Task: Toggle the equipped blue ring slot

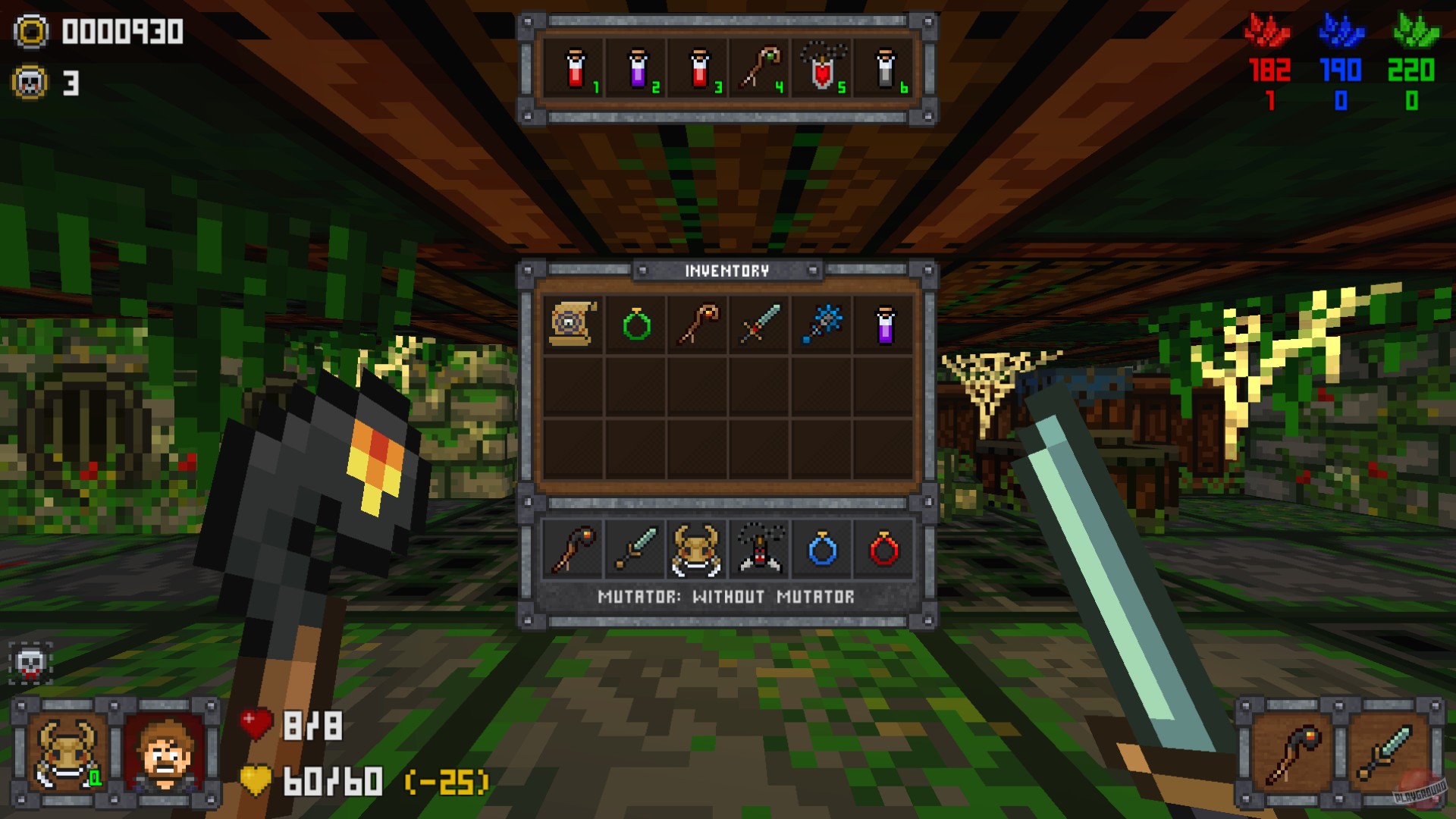Action: [822, 550]
